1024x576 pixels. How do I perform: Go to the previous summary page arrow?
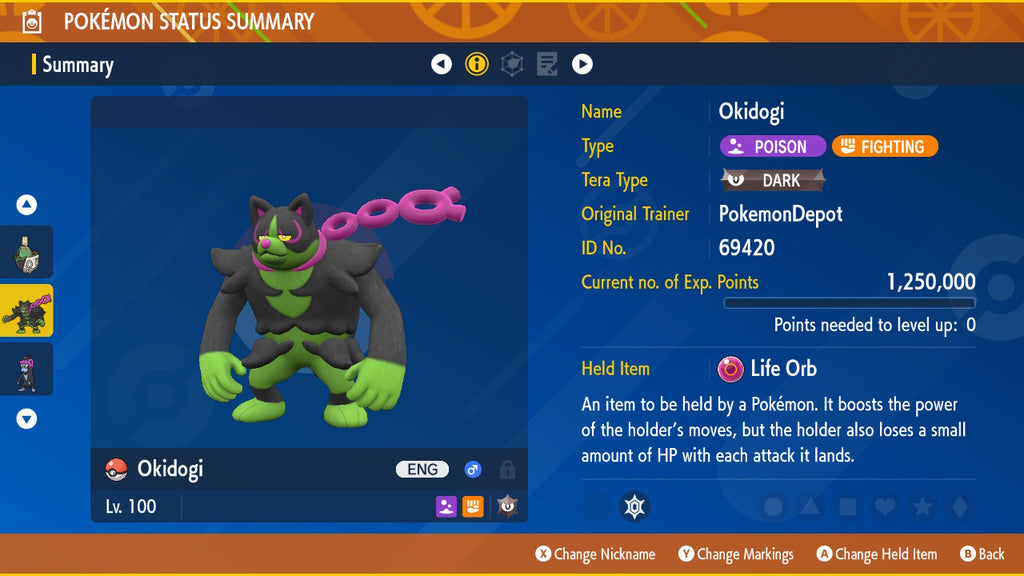[441, 65]
